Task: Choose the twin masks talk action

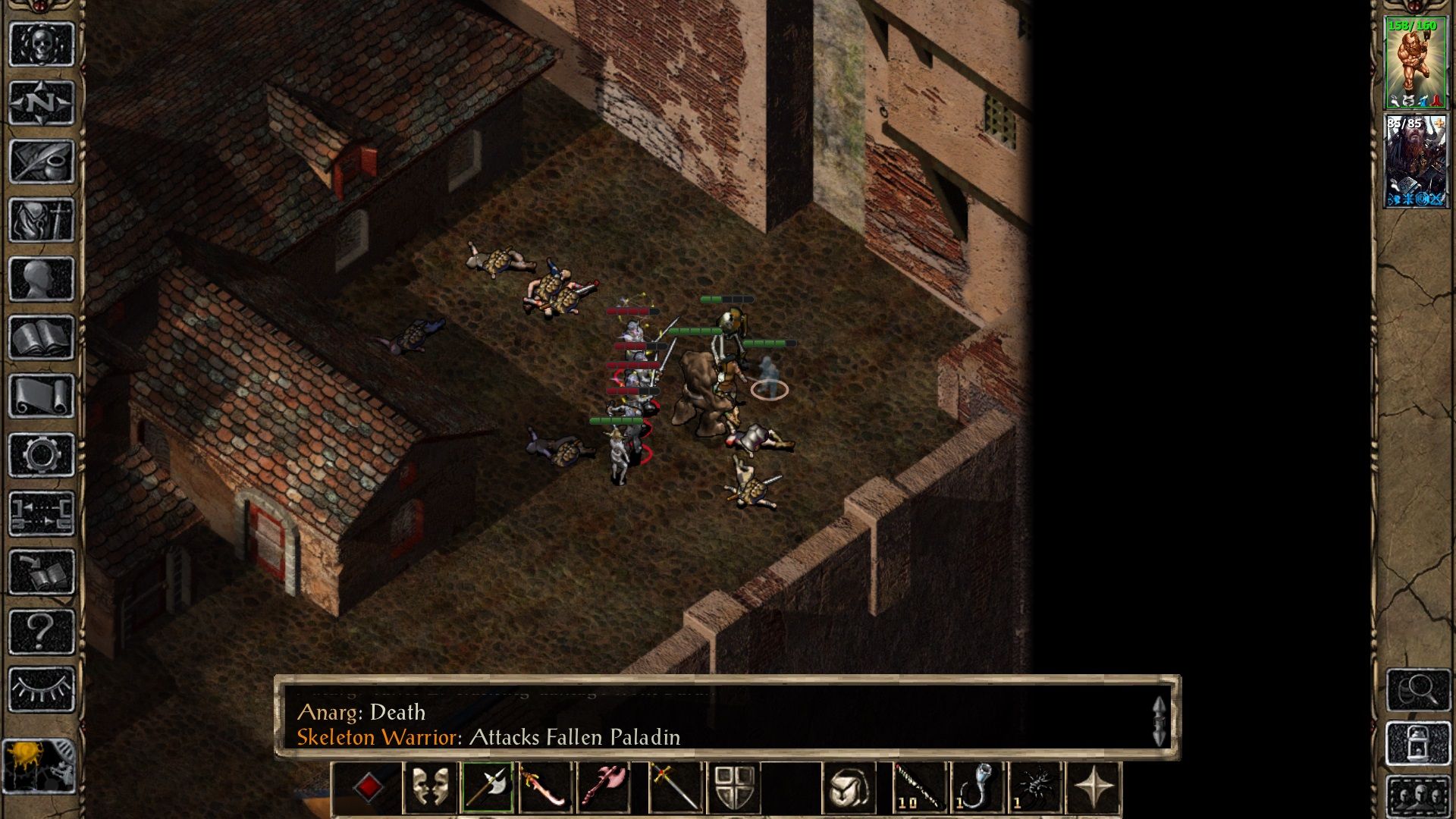Action: (429, 788)
